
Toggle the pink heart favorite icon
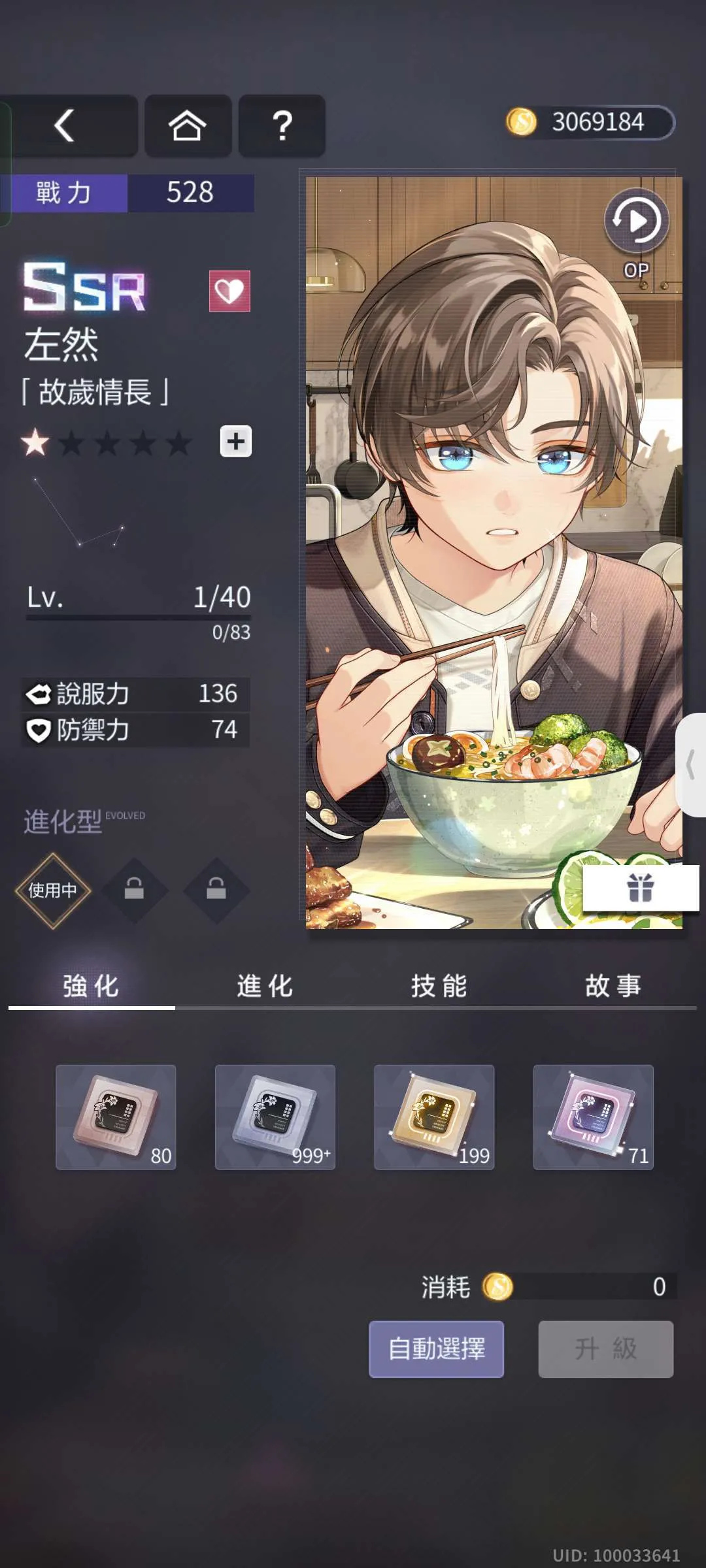[229, 291]
